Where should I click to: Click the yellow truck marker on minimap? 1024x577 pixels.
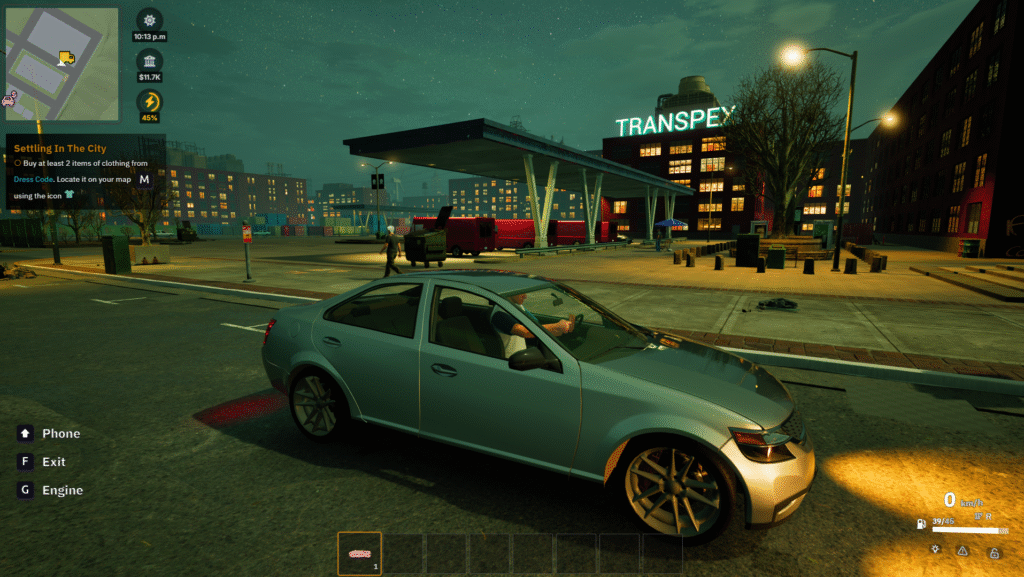click(x=67, y=59)
